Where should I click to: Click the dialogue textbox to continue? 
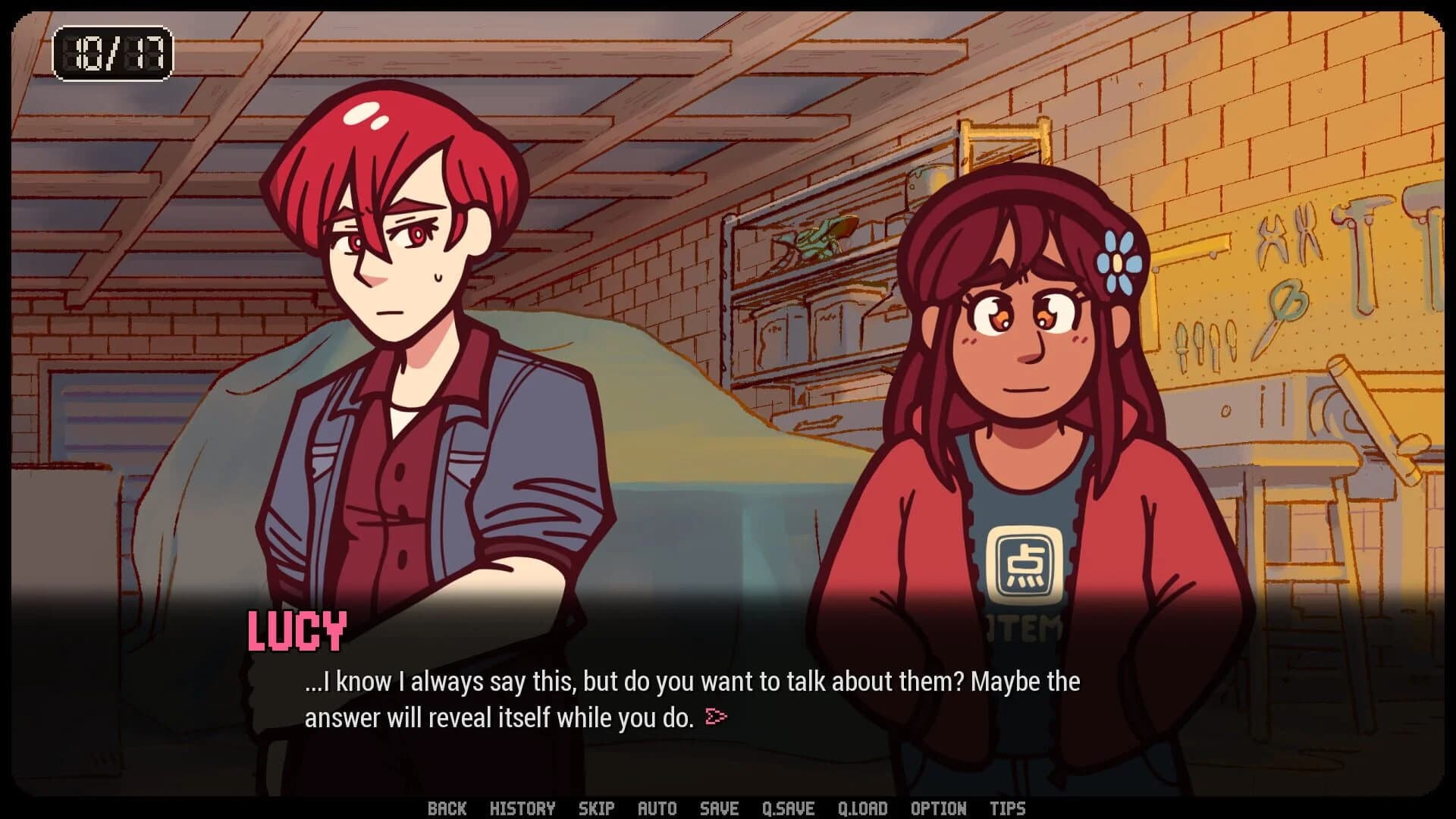pos(682,698)
